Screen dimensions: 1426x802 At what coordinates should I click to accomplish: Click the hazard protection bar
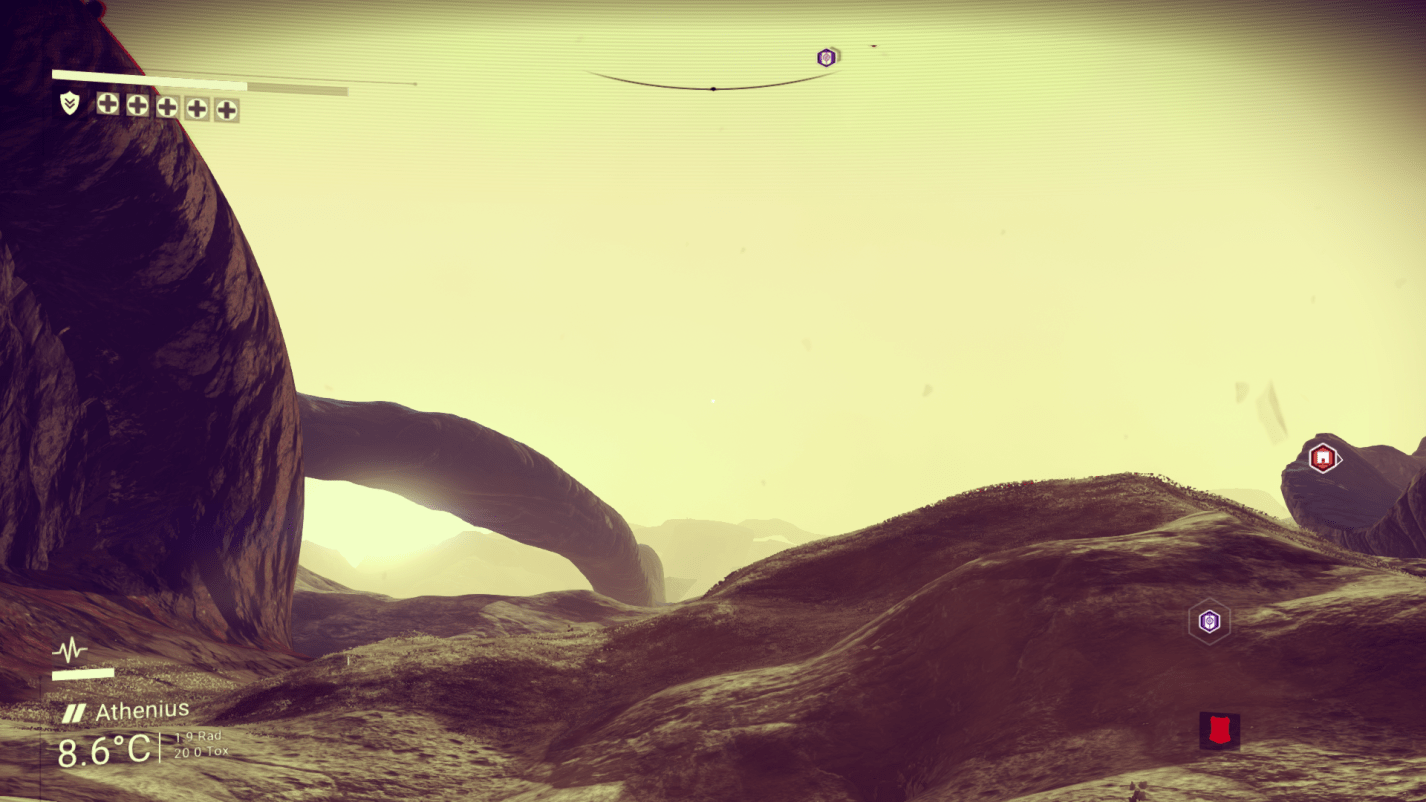click(150, 73)
